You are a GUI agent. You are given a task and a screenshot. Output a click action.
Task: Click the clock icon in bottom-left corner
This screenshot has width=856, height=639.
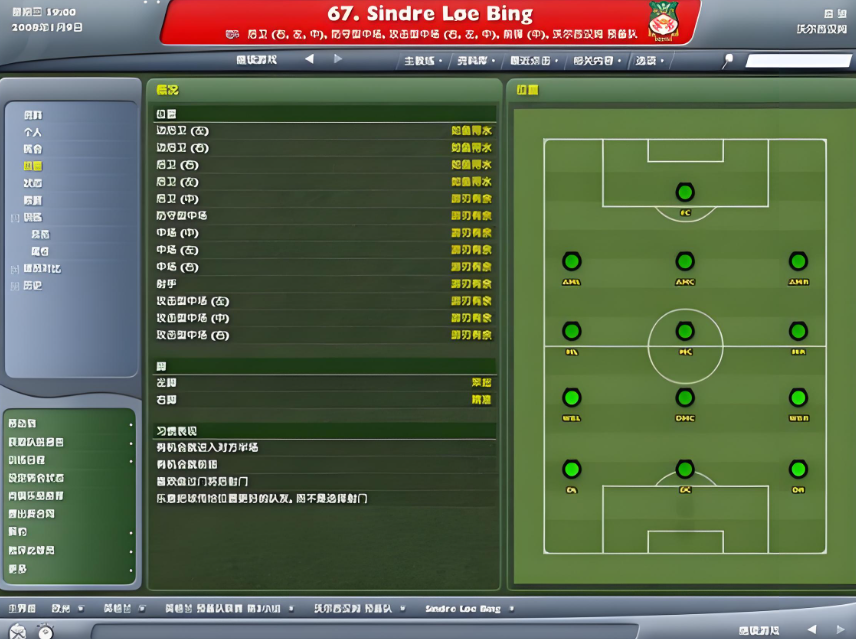(45, 632)
